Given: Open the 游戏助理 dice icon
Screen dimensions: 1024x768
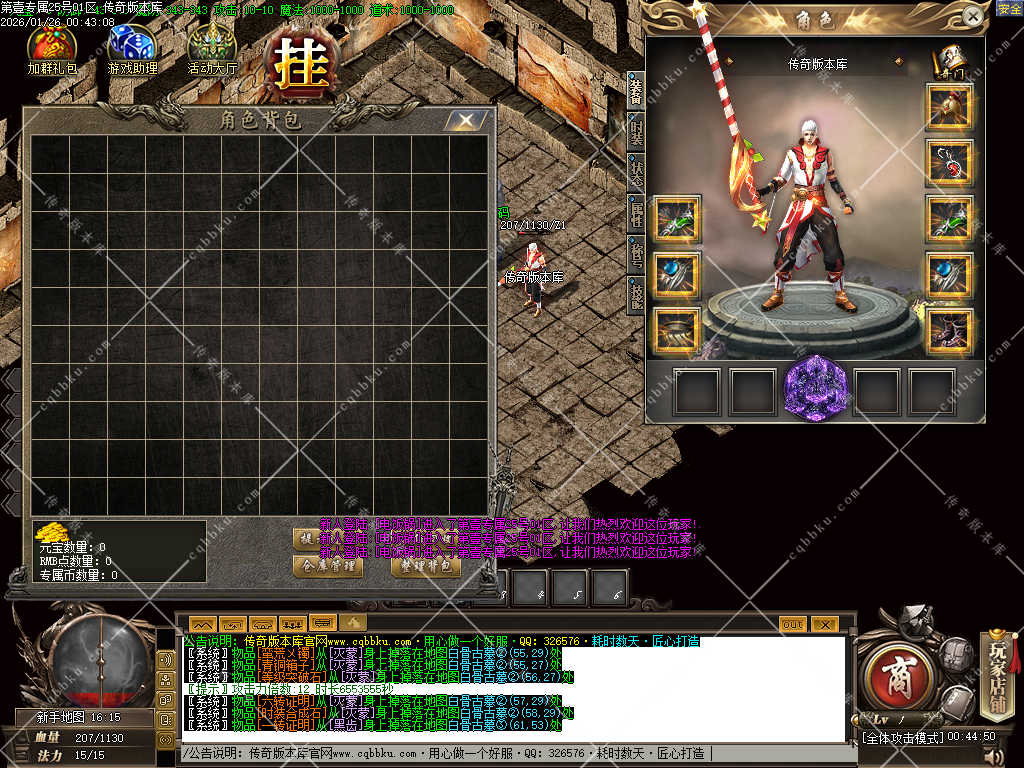Looking at the screenshot, I should click(132, 47).
